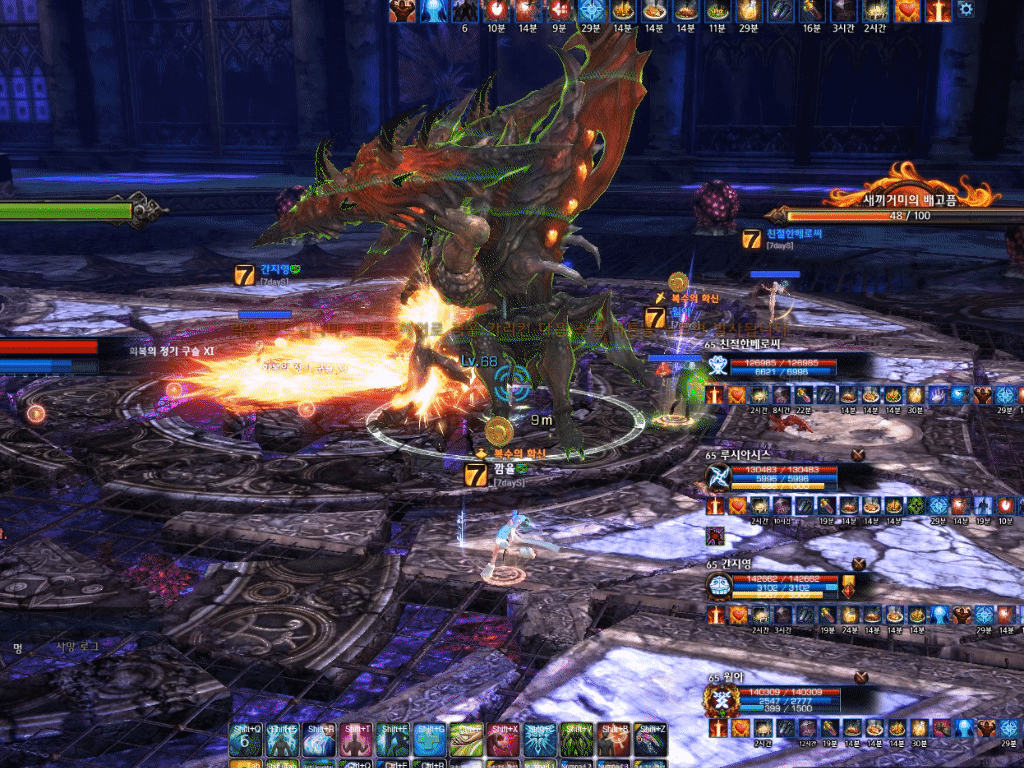
Task: Activate the Shift+Q skill slot
Action: [x=245, y=738]
